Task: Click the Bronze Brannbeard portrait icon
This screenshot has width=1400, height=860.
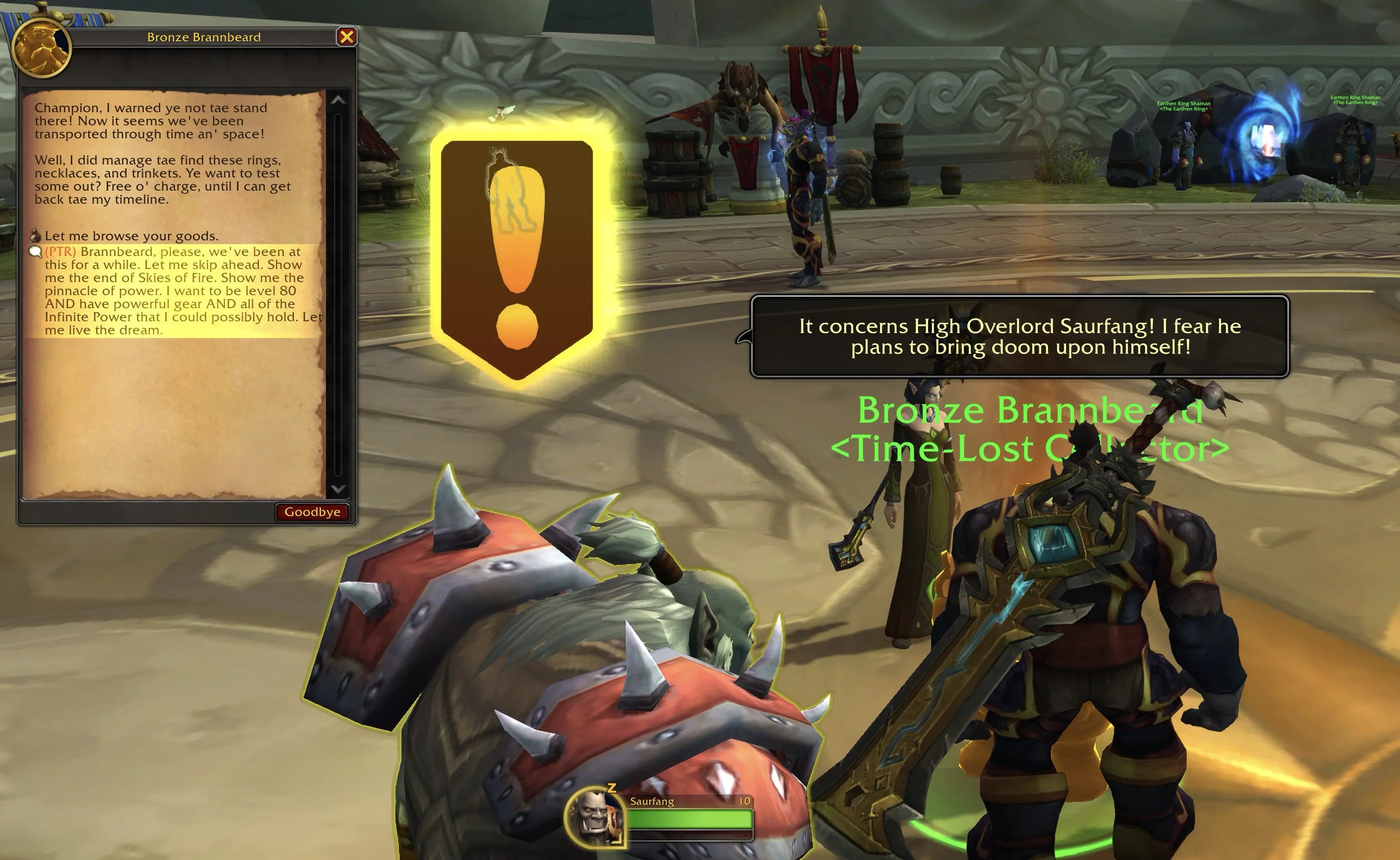Action: 41,48
